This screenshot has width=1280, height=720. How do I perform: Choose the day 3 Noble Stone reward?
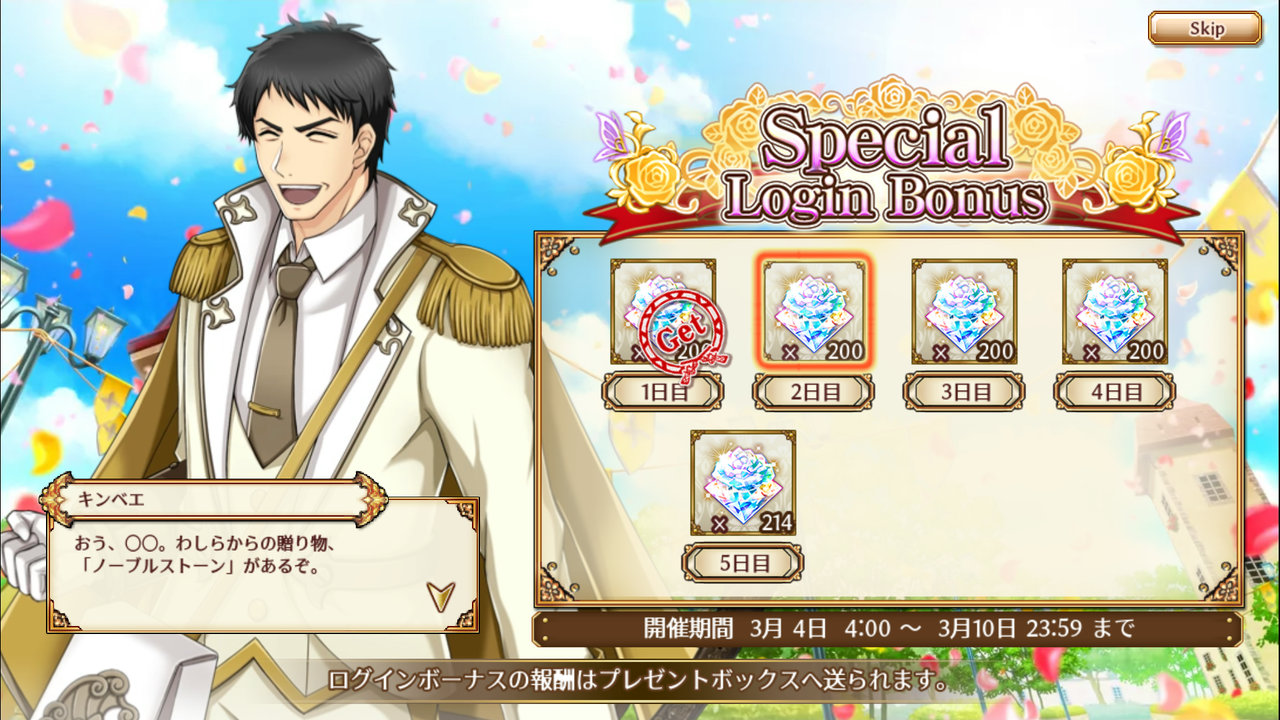(x=964, y=311)
